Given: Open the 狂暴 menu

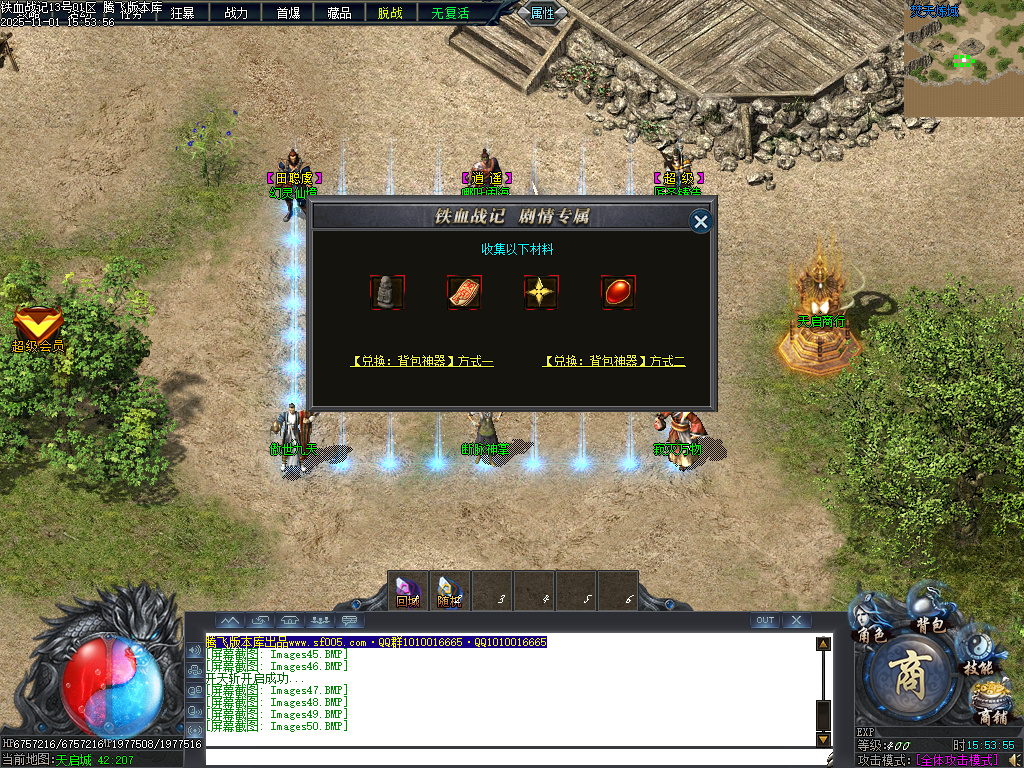Looking at the screenshot, I should coord(183,13).
